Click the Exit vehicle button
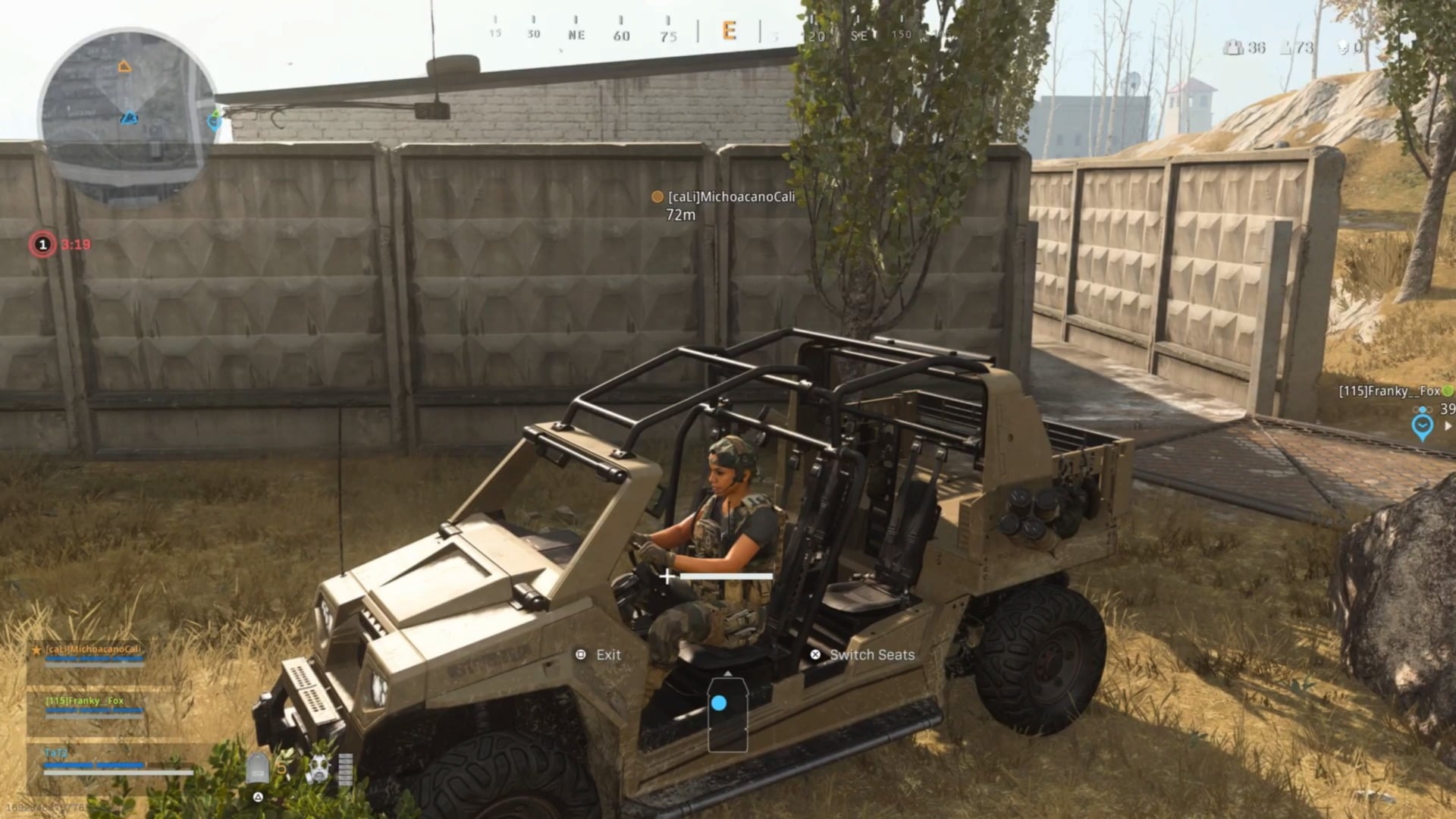This screenshot has height=819, width=1456. point(599,654)
